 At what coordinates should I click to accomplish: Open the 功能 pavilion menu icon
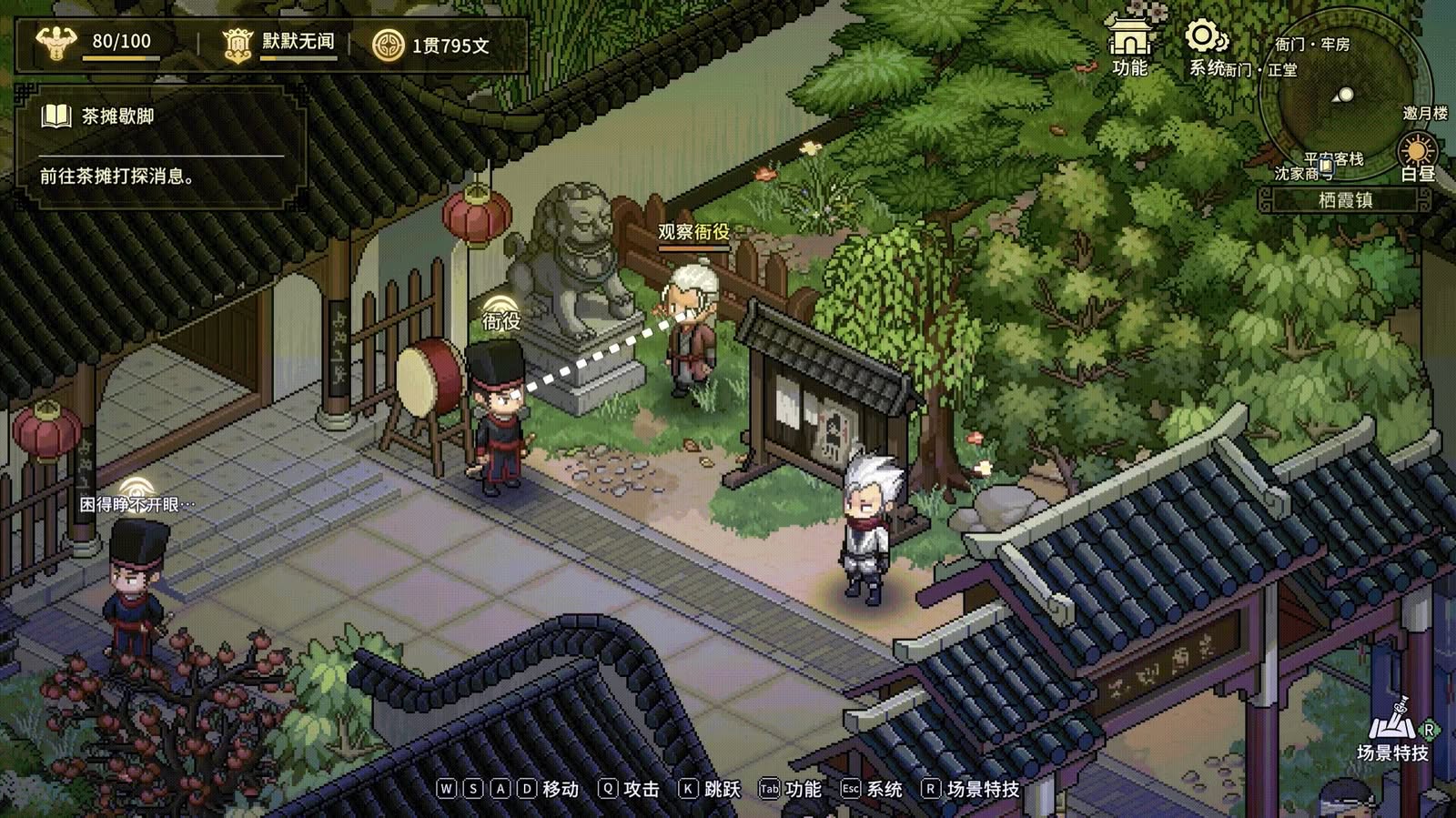coord(1129,44)
